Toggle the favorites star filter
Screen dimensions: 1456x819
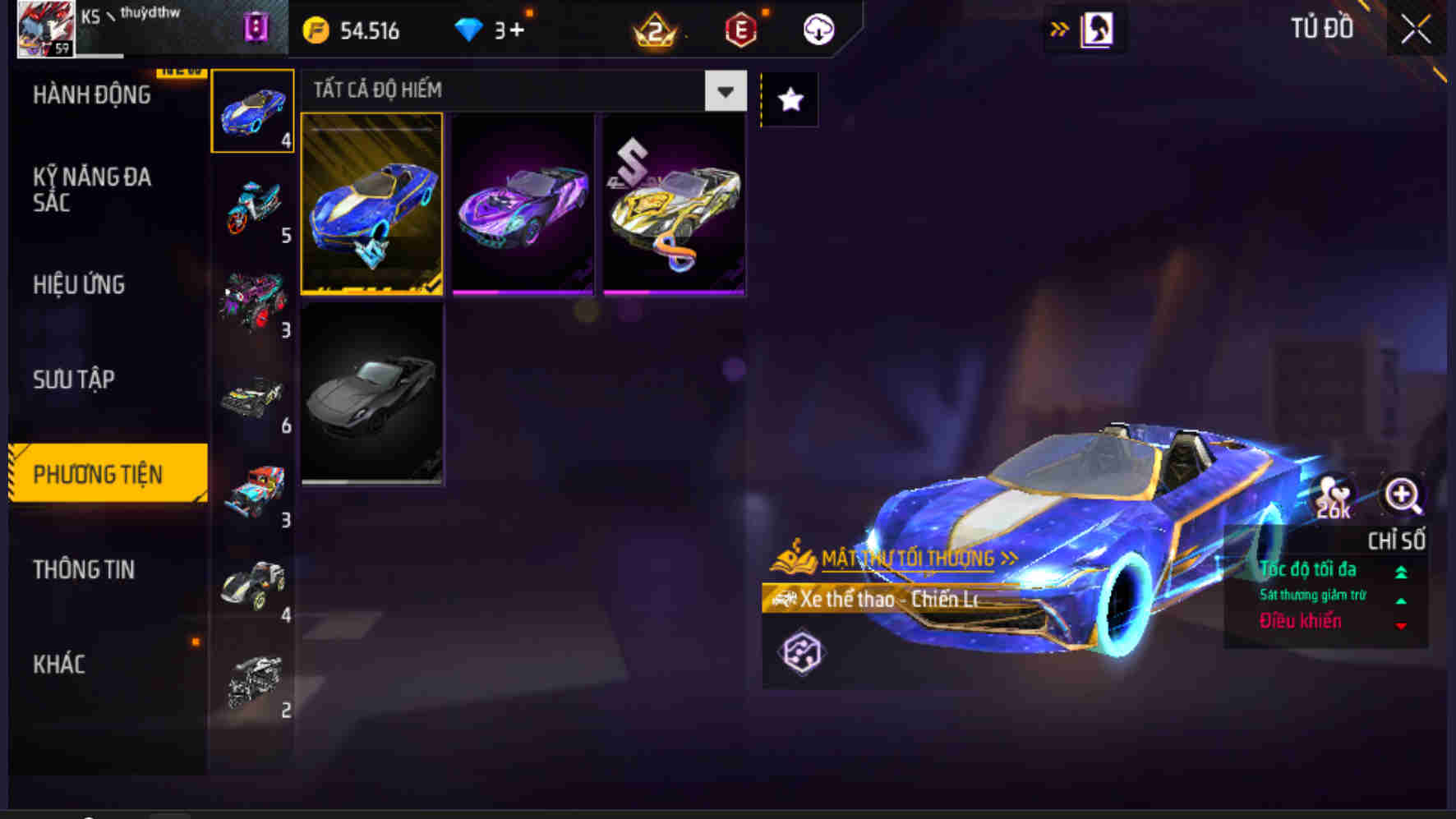coord(788,100)
